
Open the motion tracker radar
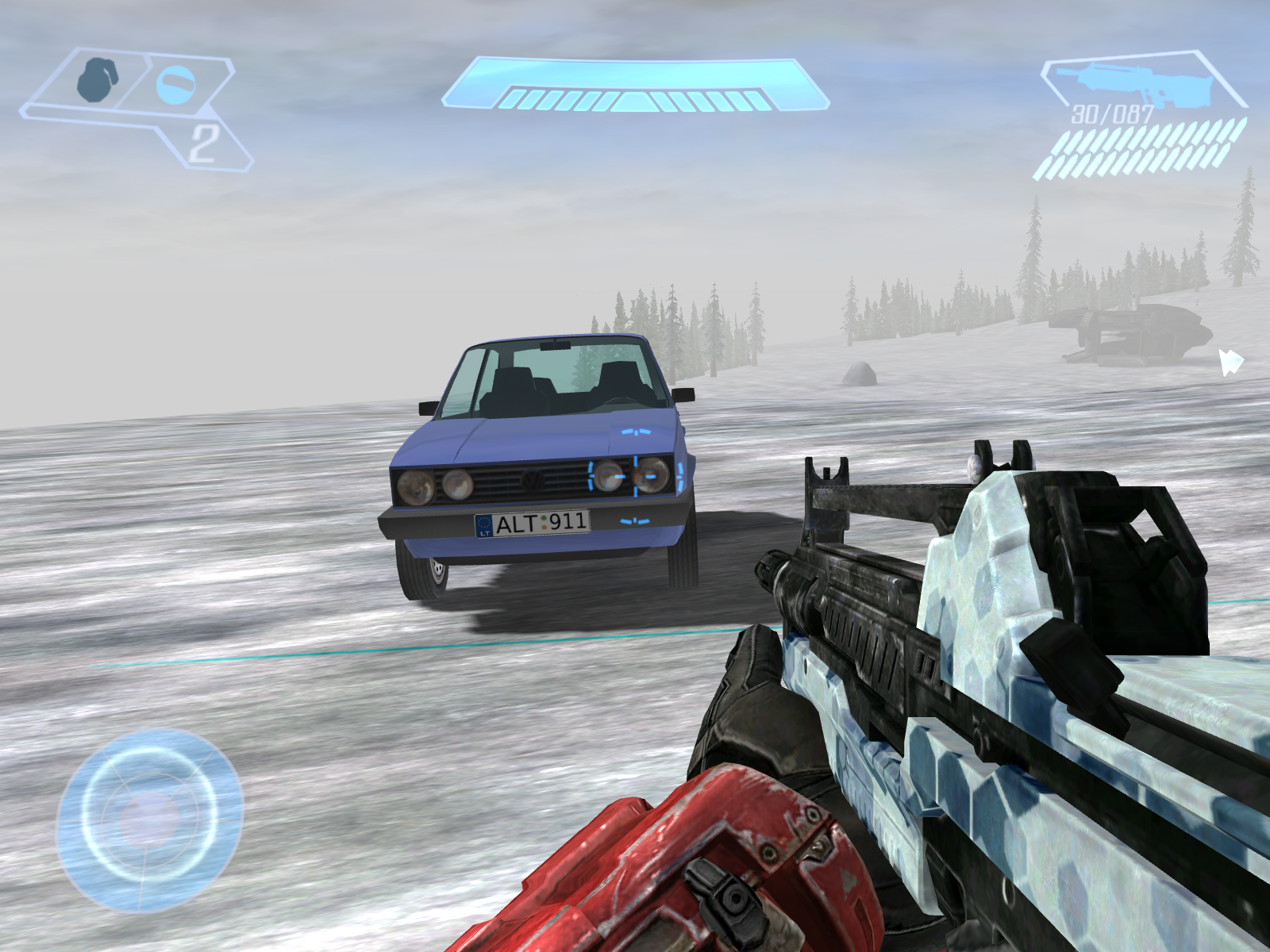[149, 820]
